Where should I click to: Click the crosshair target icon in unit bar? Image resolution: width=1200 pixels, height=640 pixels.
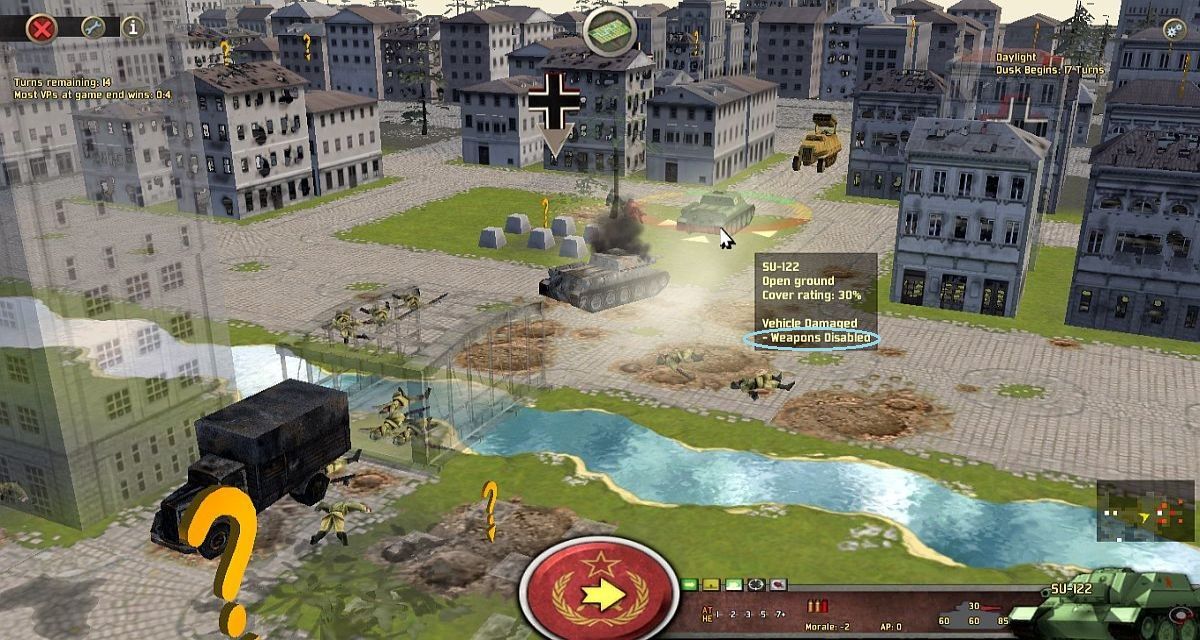coord(755,585)
